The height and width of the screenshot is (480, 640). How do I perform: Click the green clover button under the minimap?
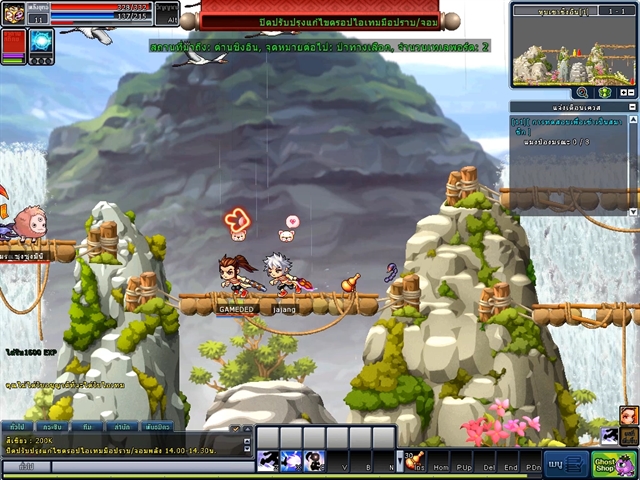(605, 92)
